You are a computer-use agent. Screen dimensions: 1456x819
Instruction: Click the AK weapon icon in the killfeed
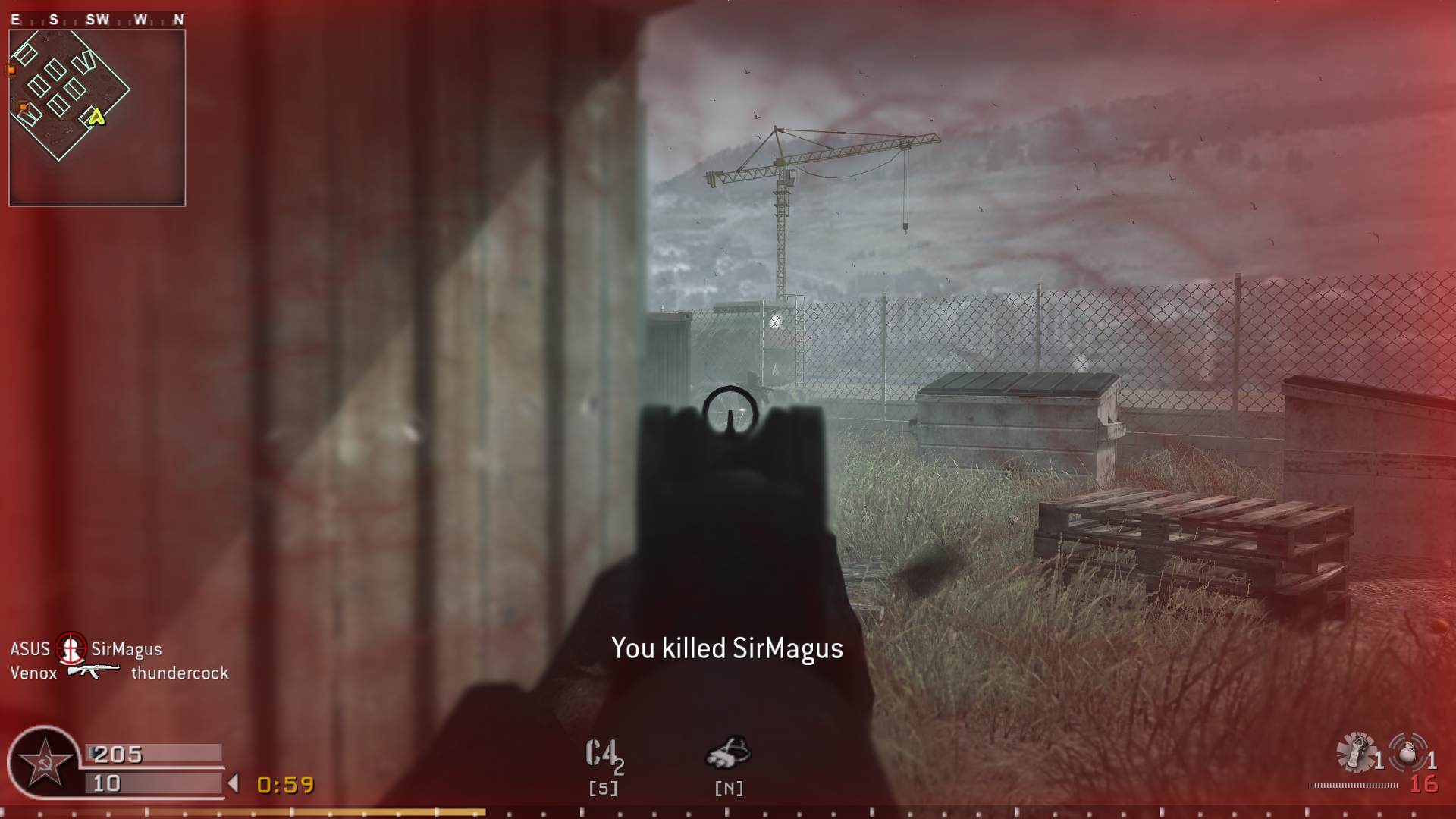point(93,672)
